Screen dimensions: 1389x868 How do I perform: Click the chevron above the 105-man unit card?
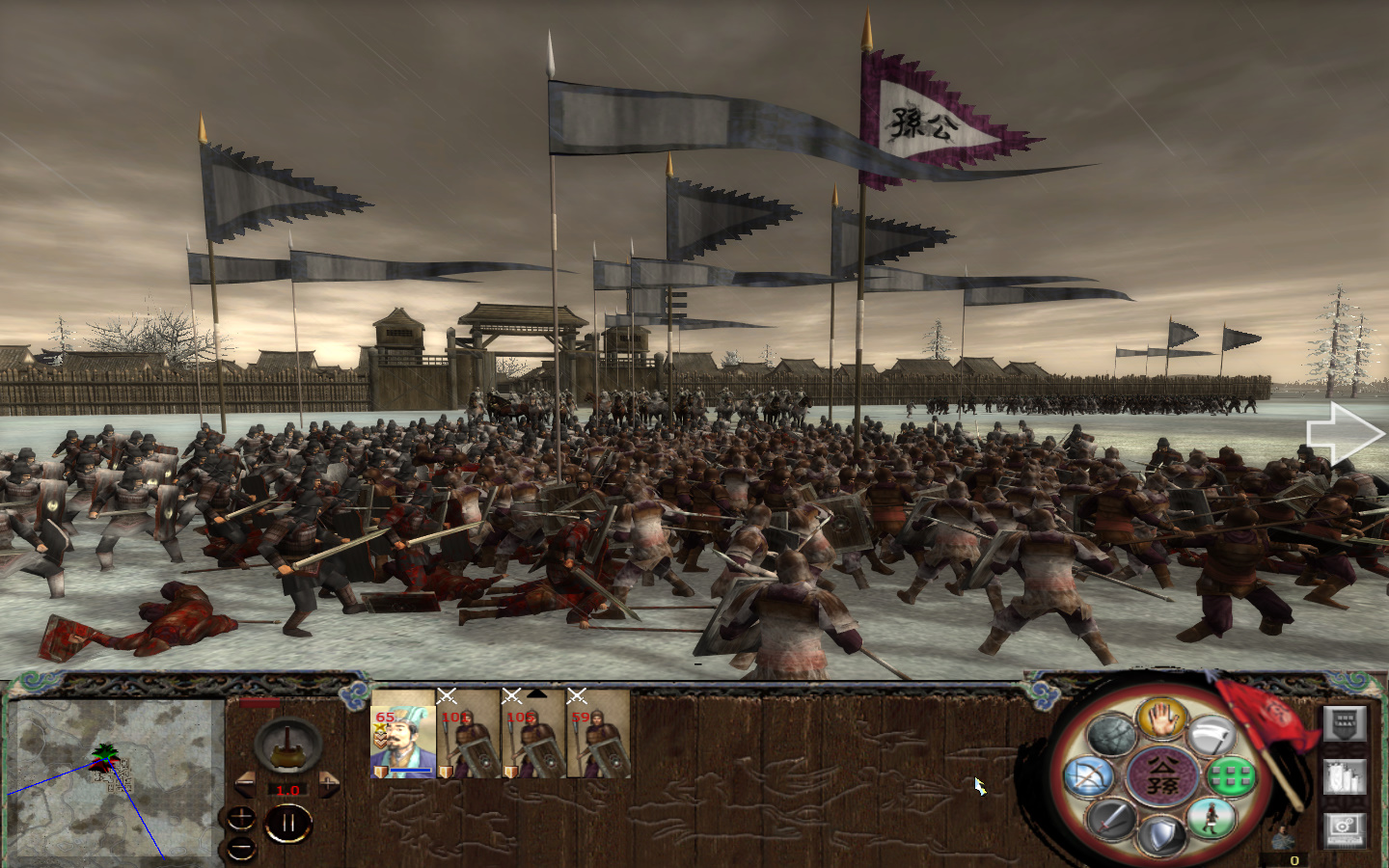pos(536,693)
